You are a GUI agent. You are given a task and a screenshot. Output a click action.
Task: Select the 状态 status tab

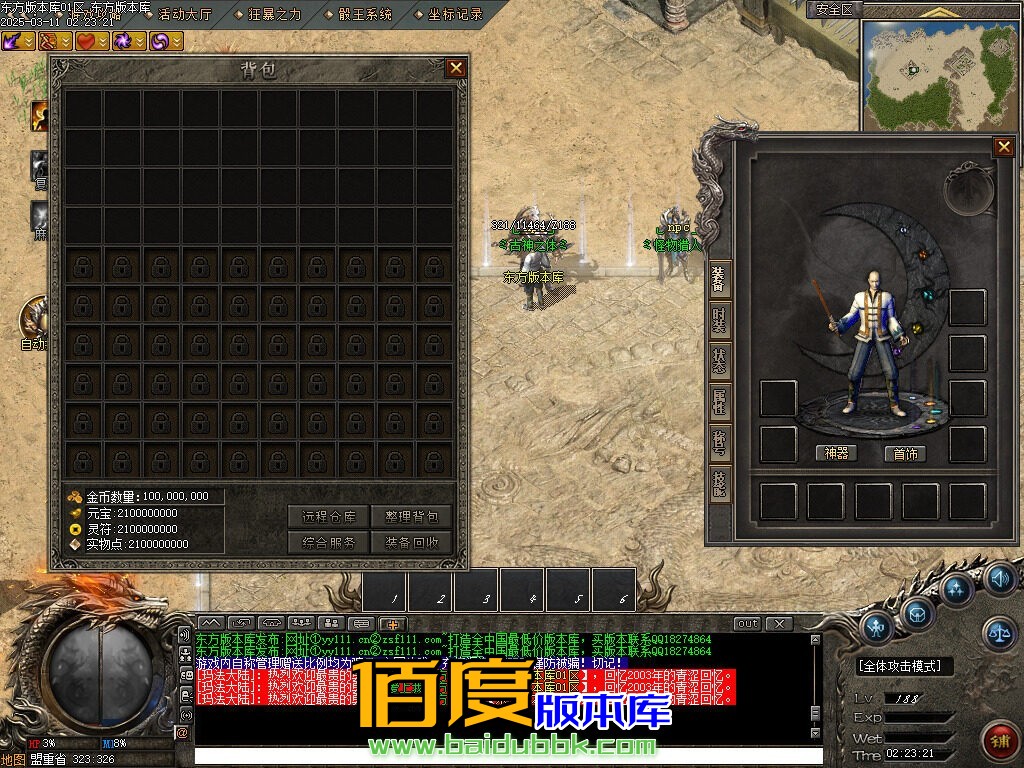coord(719,361)
